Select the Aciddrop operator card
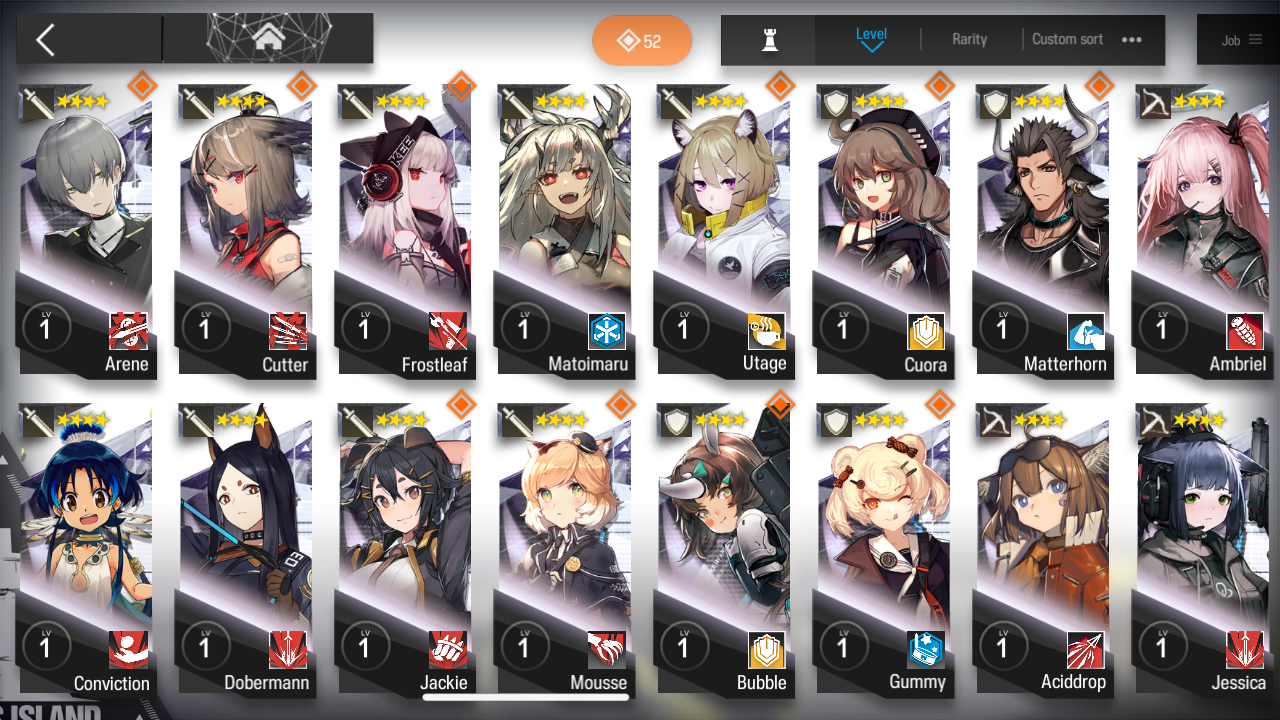Viewport: 1280px width, 720px height. tap(1043, 550)
